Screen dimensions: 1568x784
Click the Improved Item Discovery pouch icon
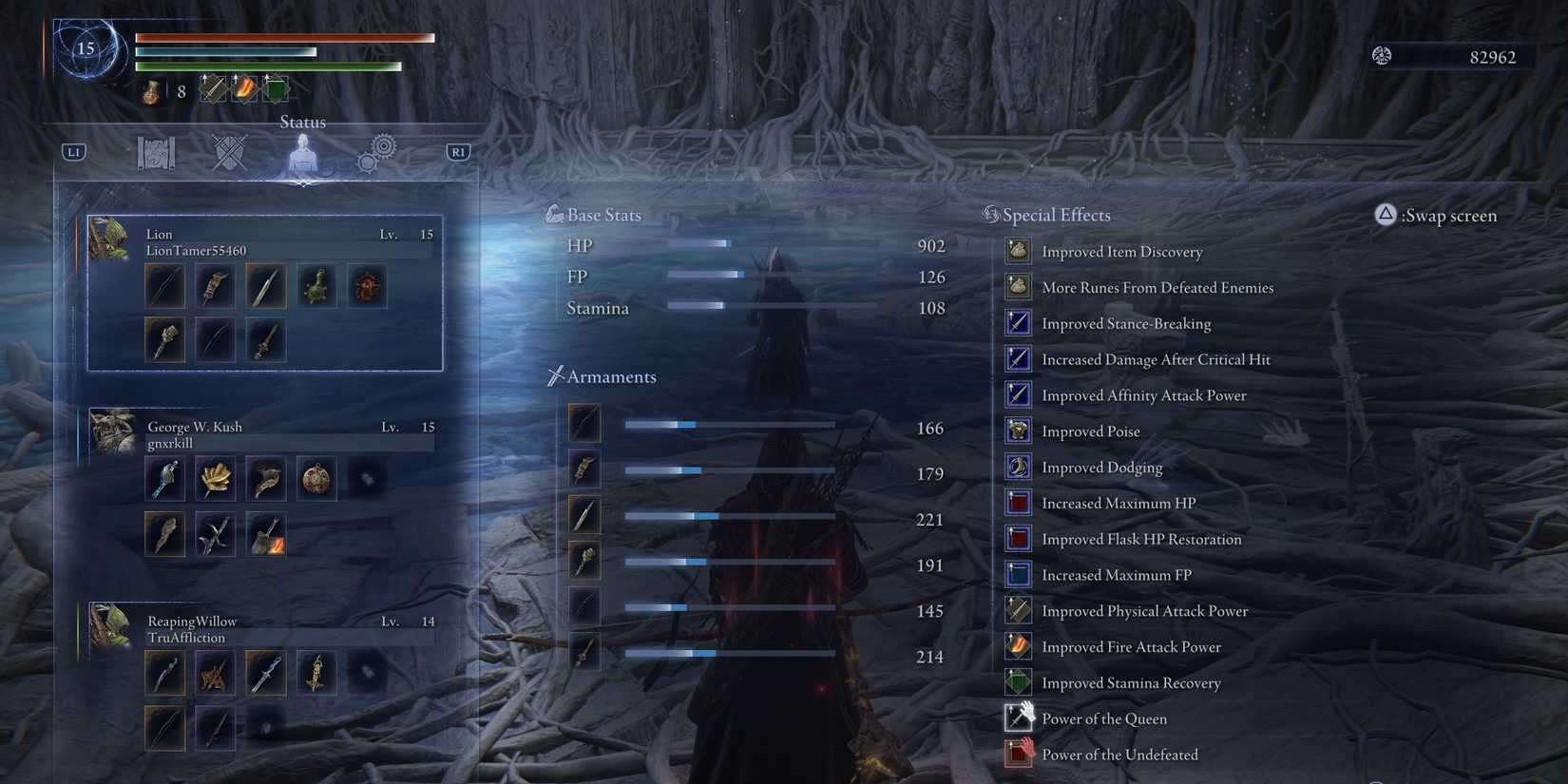[1018, 250]
